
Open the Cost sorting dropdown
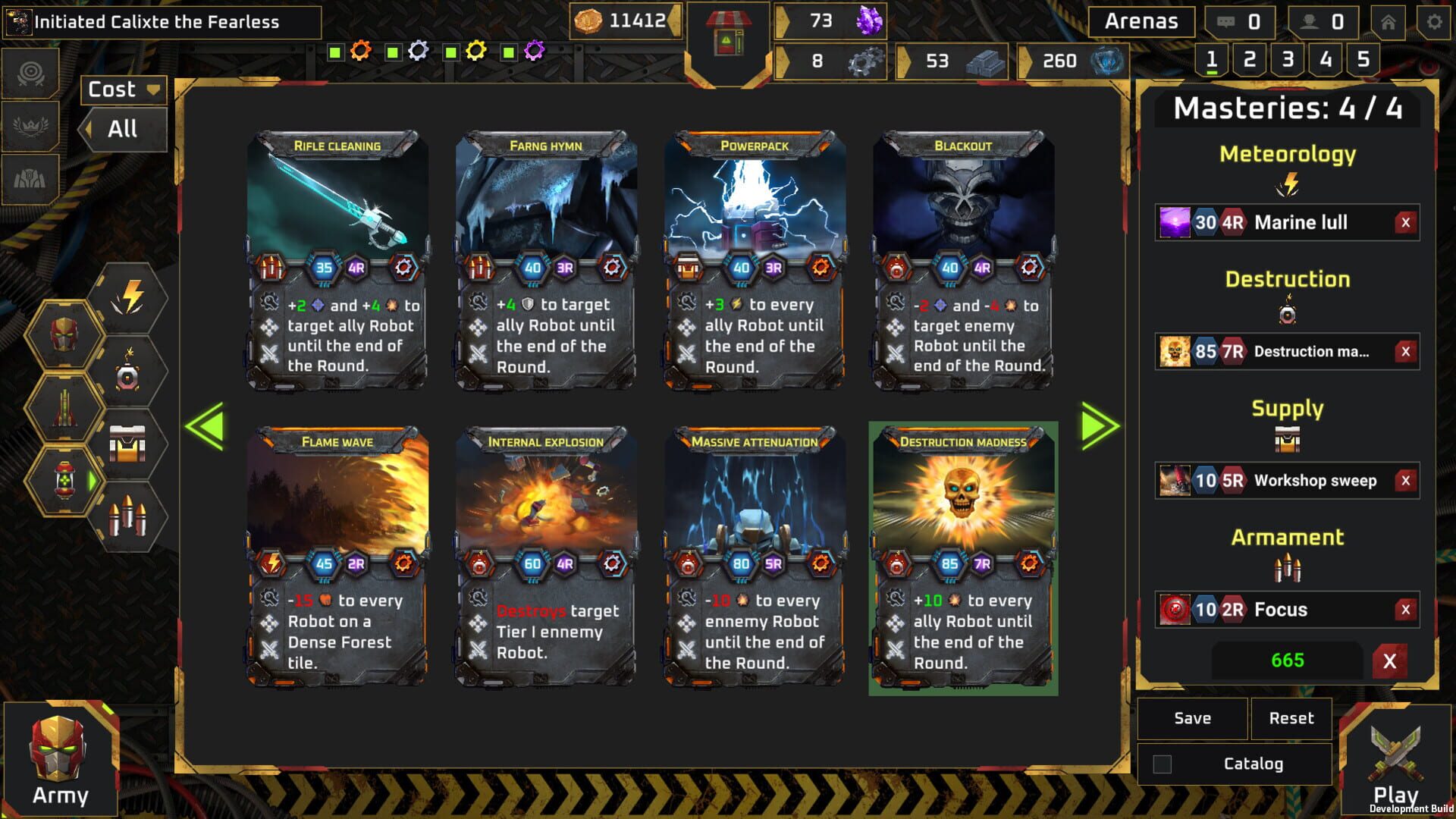click(x=122, y=90)
